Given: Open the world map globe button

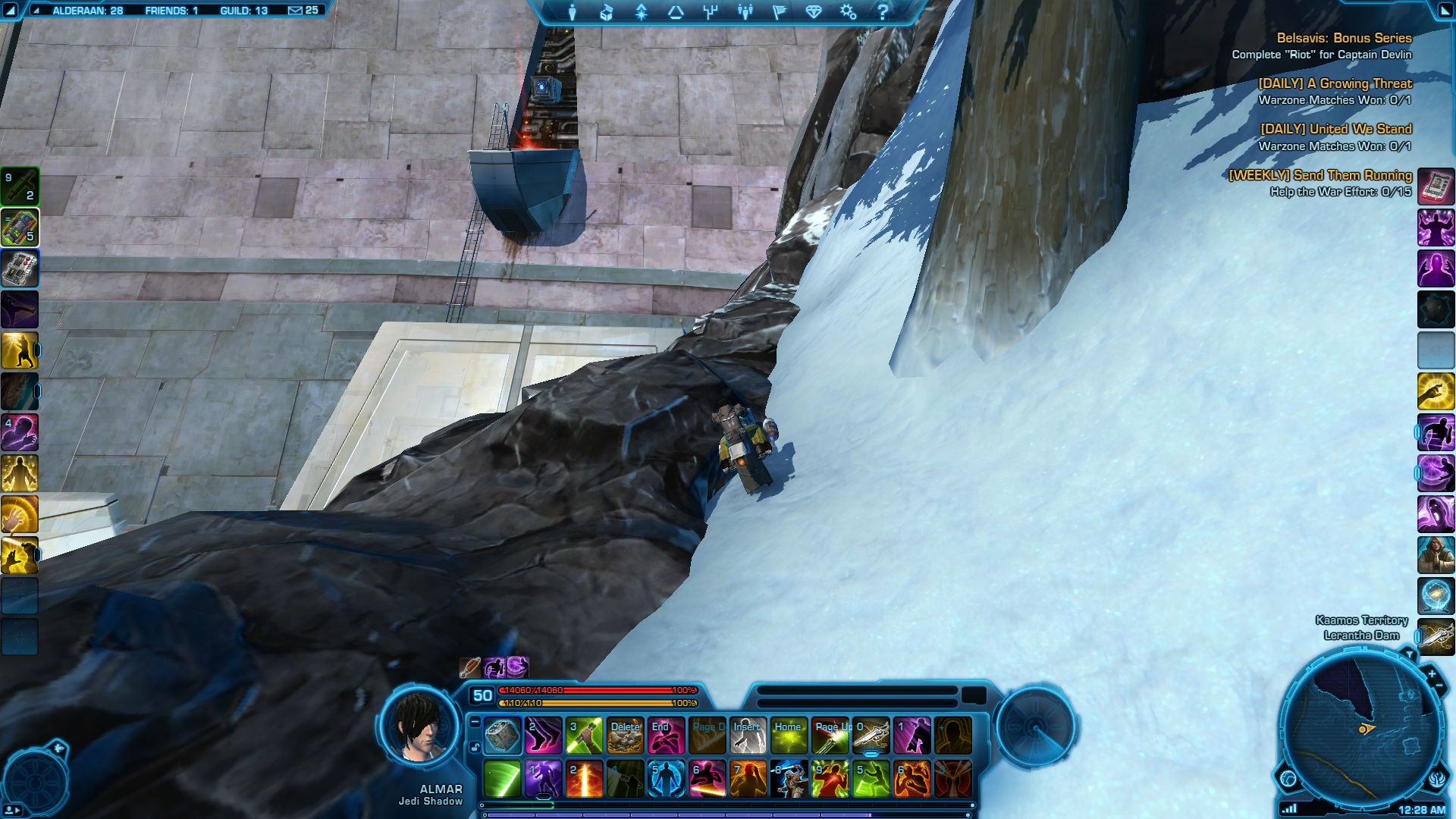Looking at the screenshot, I should click(x=1288, y=778).
